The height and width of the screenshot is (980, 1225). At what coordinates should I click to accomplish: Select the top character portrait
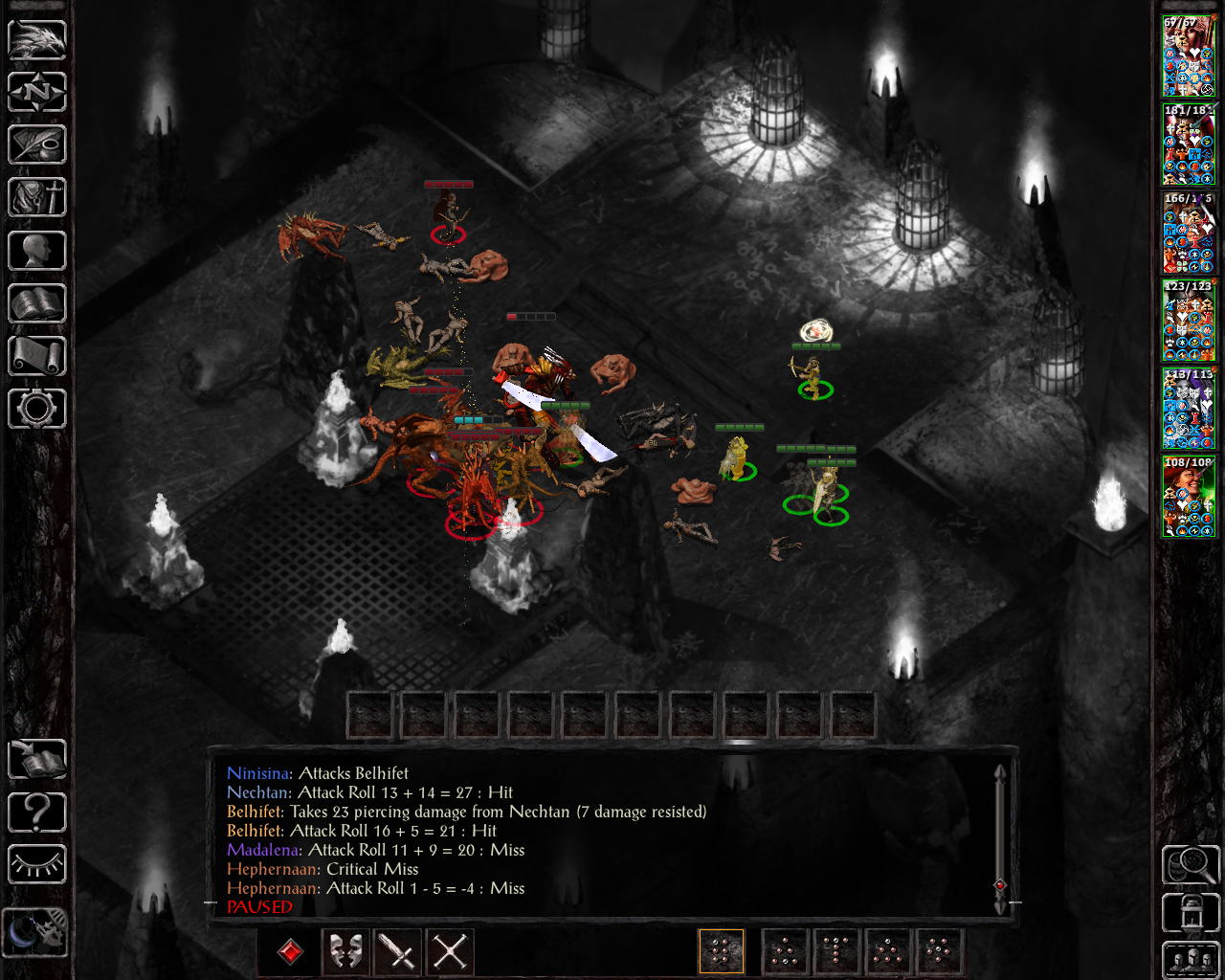[1189, 56]
